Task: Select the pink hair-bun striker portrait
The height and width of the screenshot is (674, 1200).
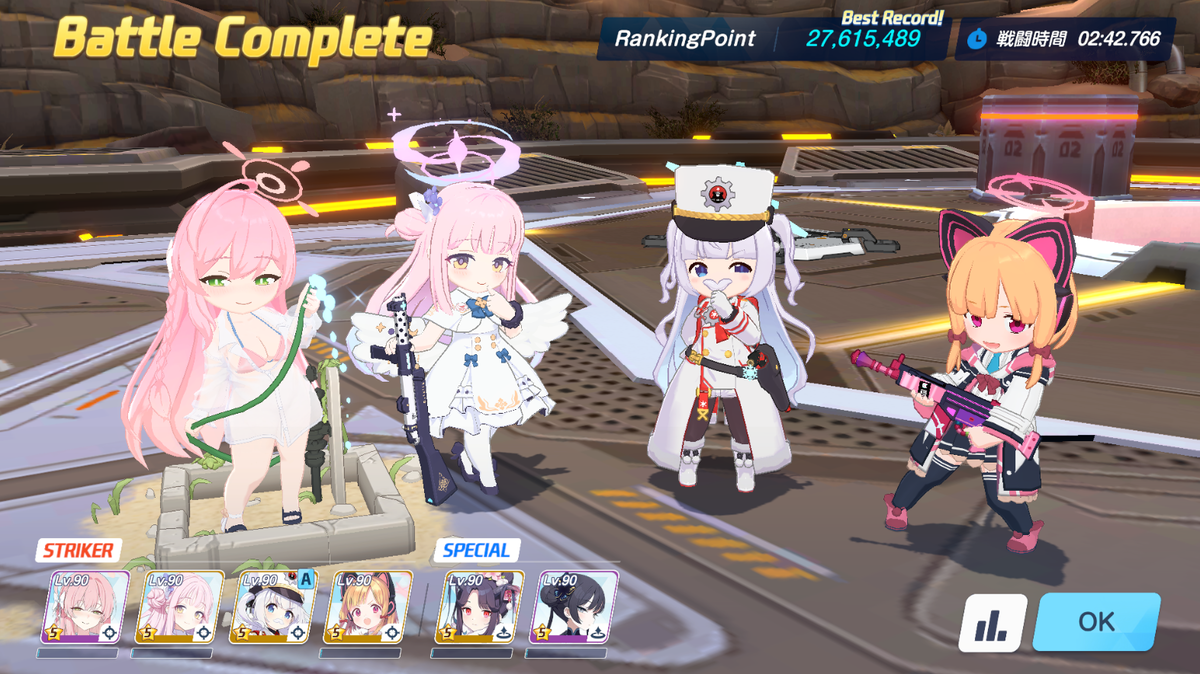Action: [x=179, y=606]
